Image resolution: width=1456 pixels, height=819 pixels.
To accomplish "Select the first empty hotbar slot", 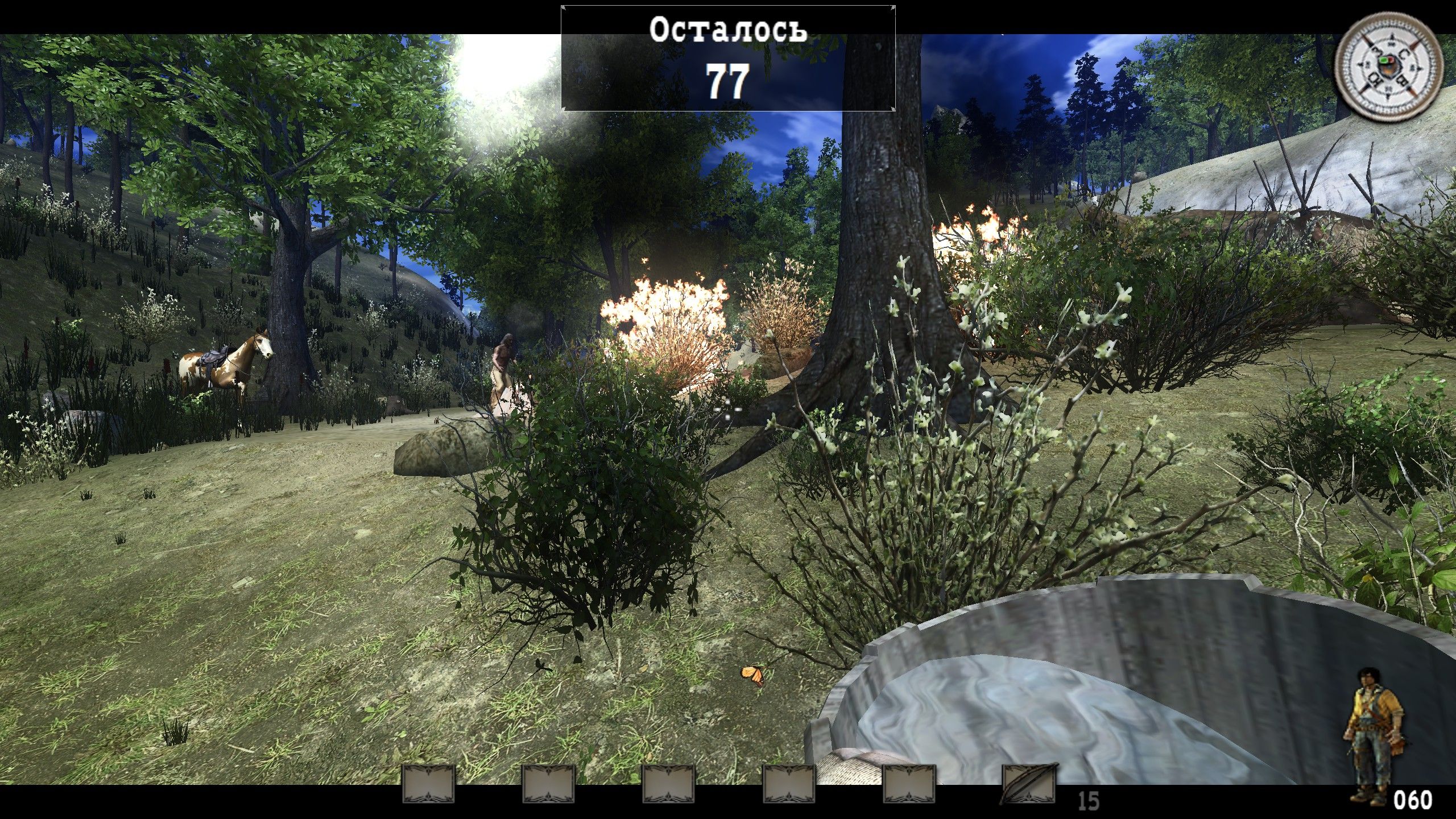I will click(x=428, y=785).
